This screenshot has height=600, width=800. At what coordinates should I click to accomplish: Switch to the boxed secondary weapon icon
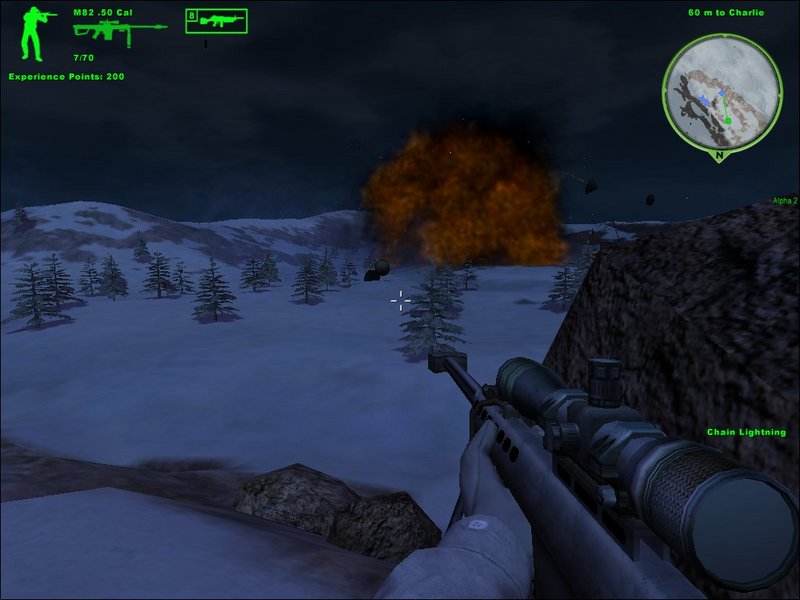pos(216,20)
